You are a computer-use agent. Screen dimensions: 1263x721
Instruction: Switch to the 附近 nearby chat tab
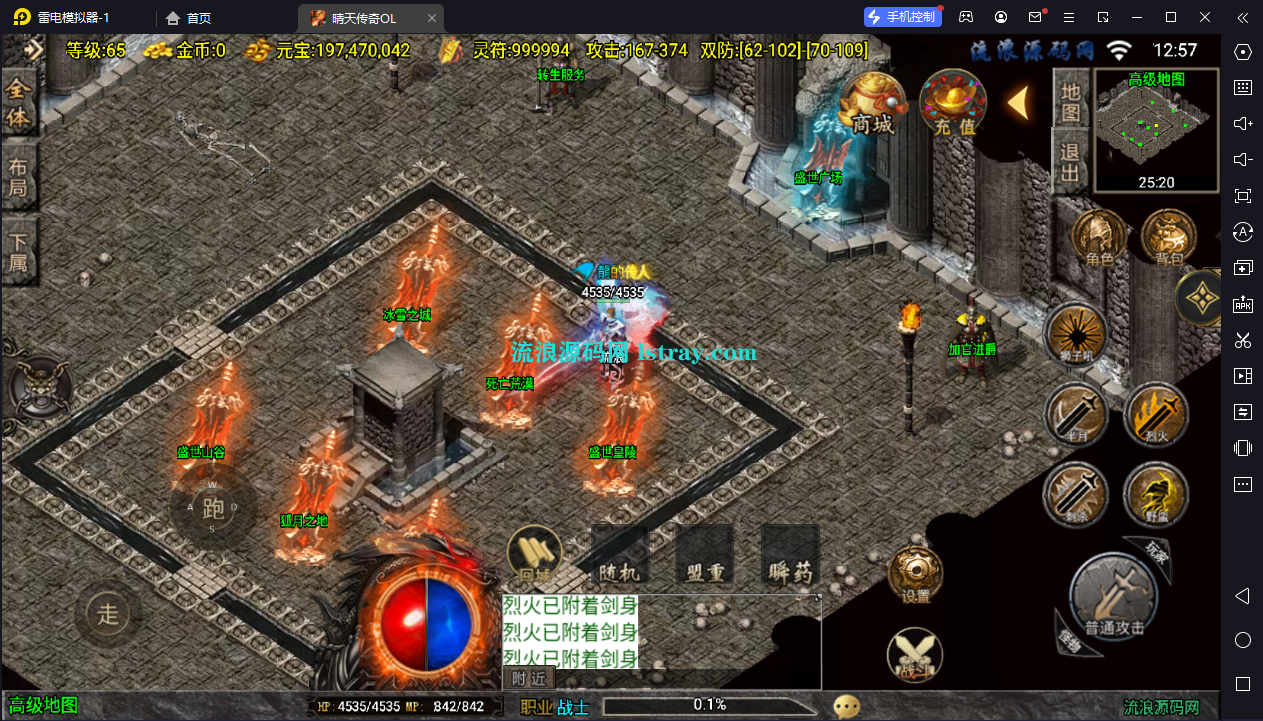(x=528, y=678)
